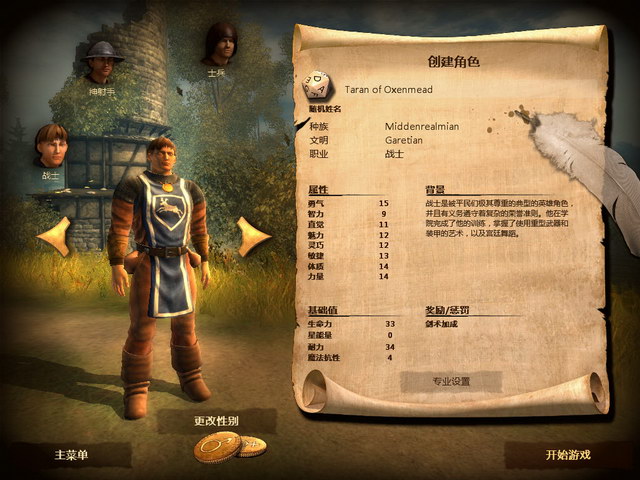Open the 专业设置 expert settings

click(451, 381)
